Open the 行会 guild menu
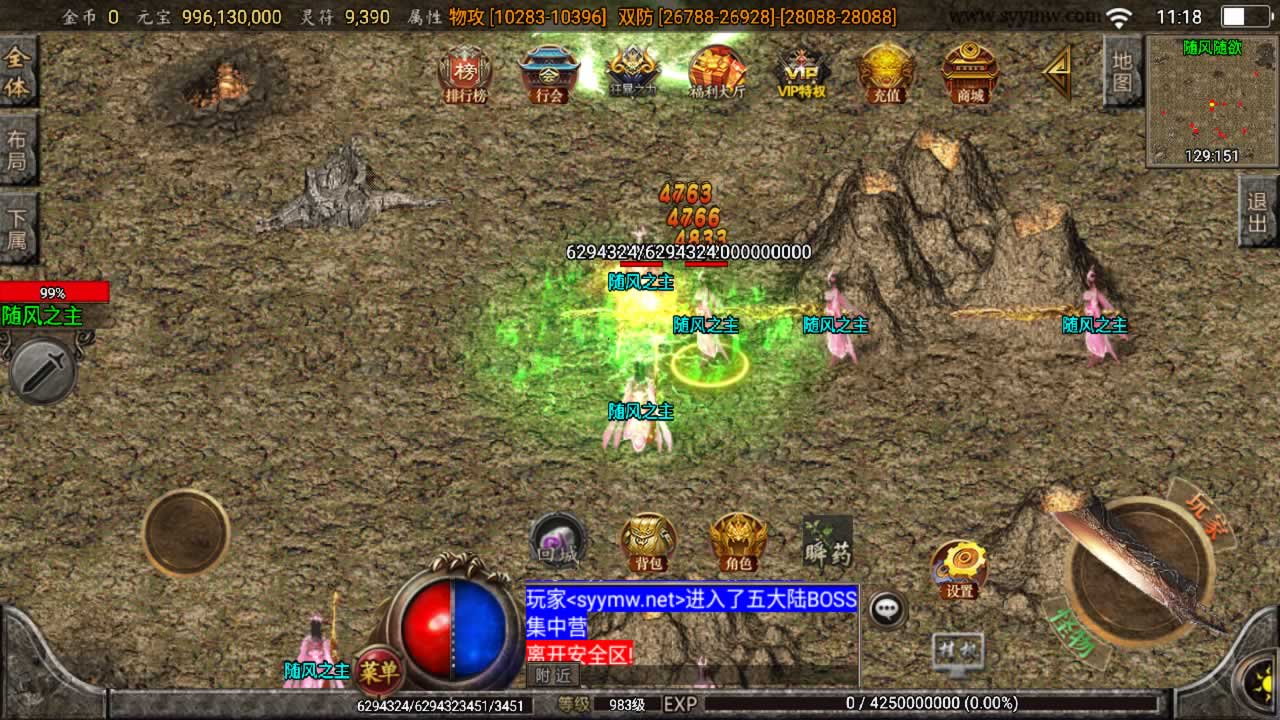1280x720 pixels. (x=549, y=75)
